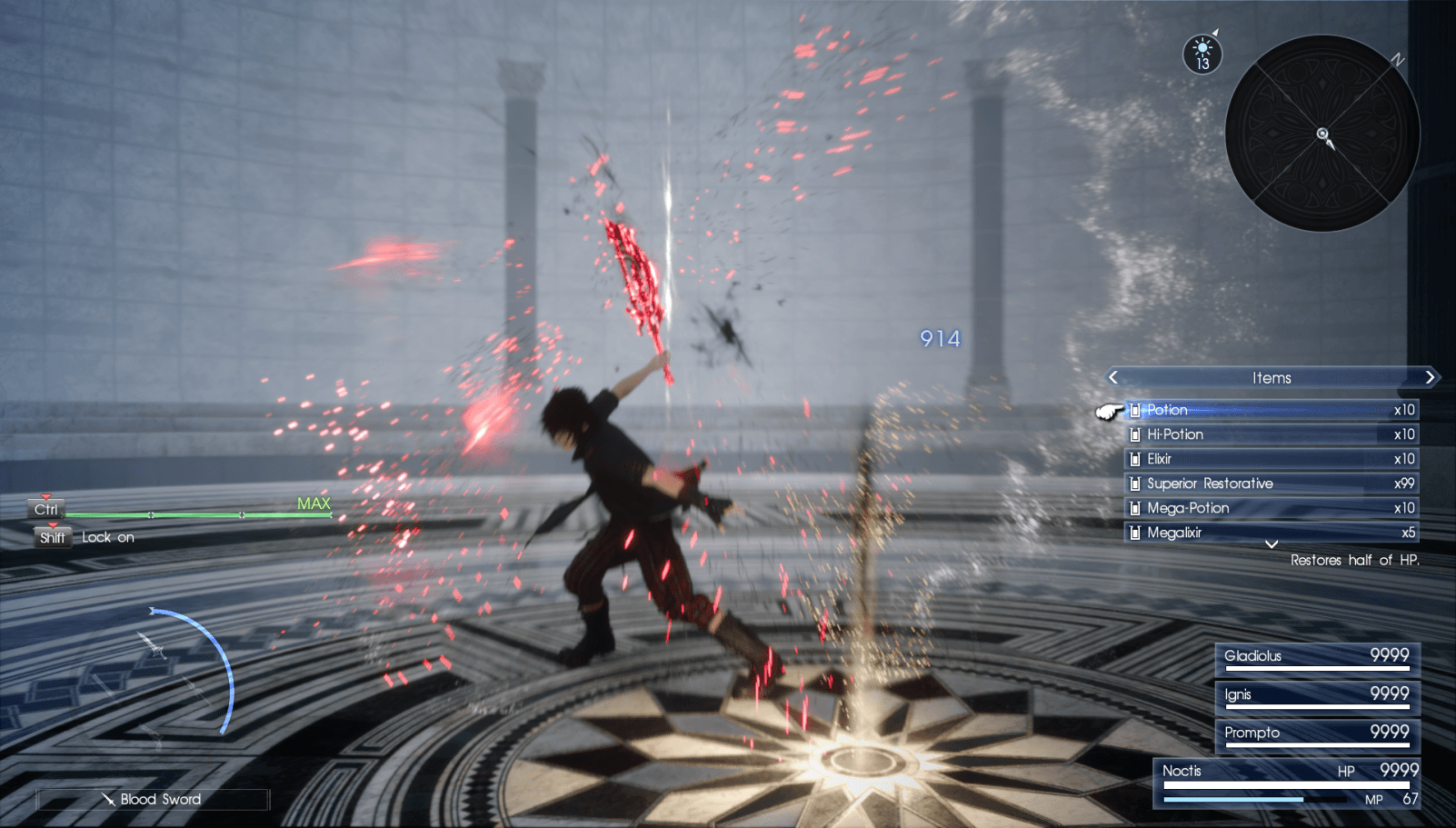The height and width of the screenshot is (828, 1456).
Task: Click the Superior Restorative item icon
Action: (1135, 484)
